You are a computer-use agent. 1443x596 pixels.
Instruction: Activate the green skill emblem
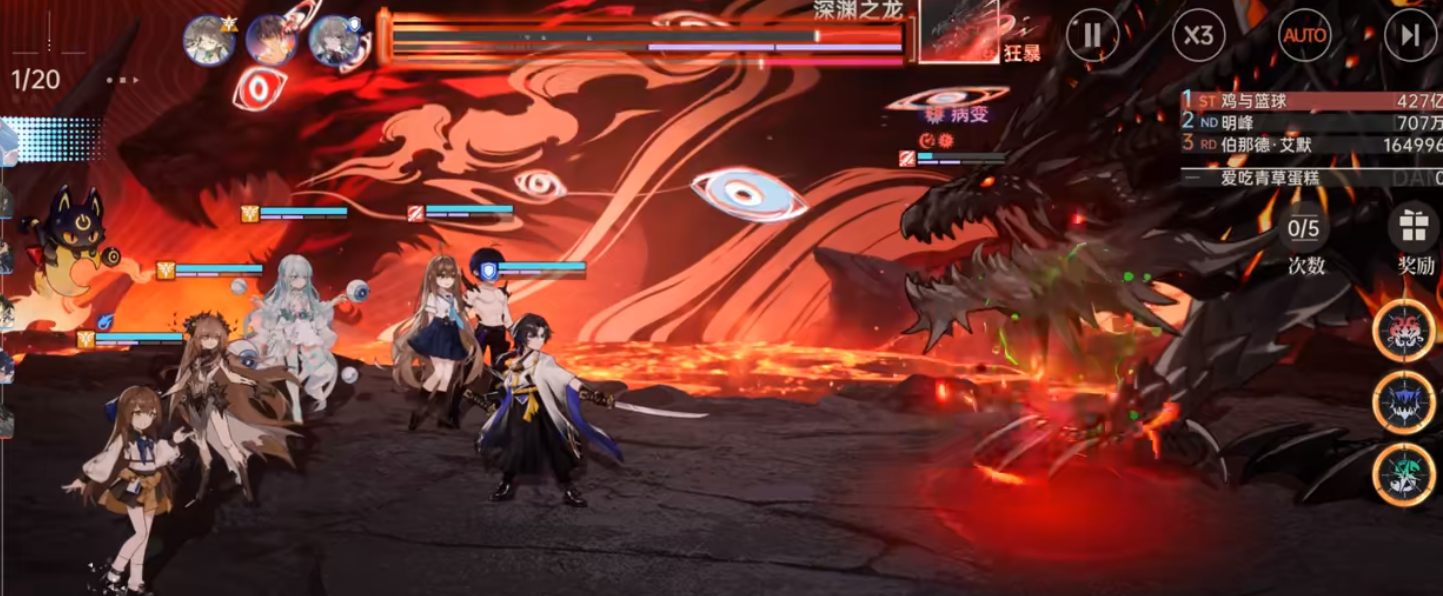1404,474
